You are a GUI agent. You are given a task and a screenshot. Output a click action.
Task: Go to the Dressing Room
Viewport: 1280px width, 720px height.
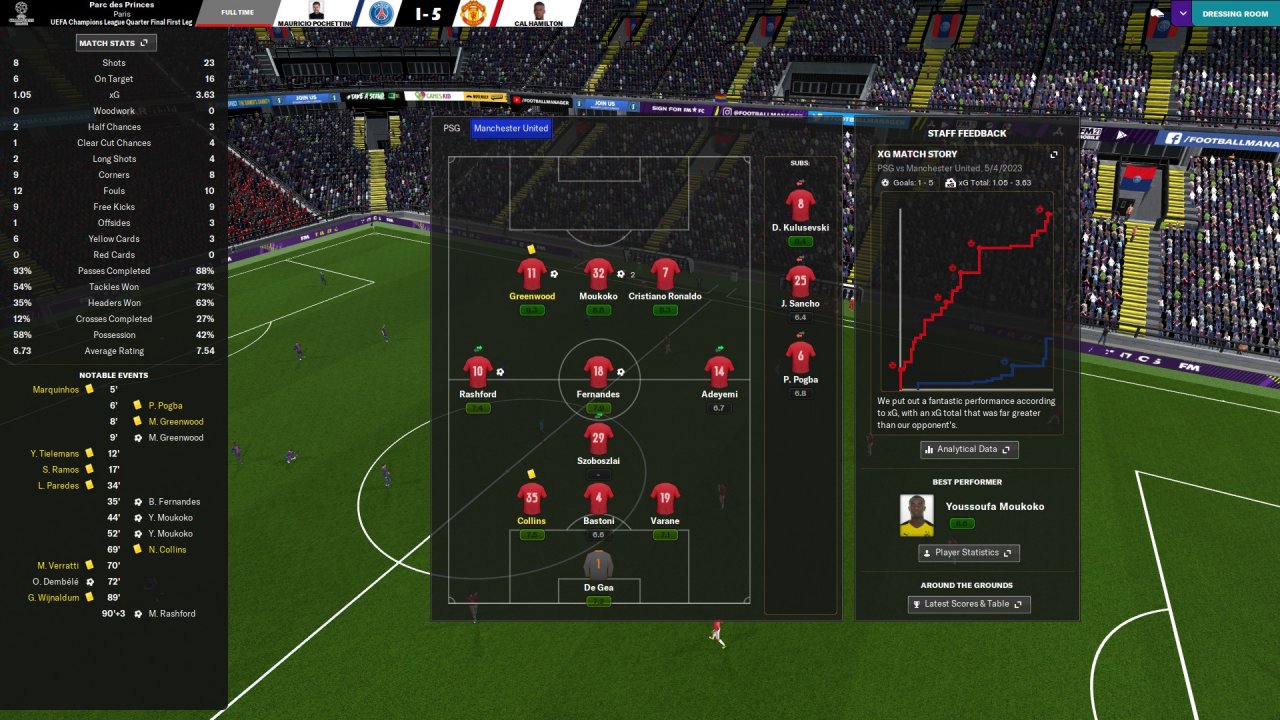(1235, 14)
